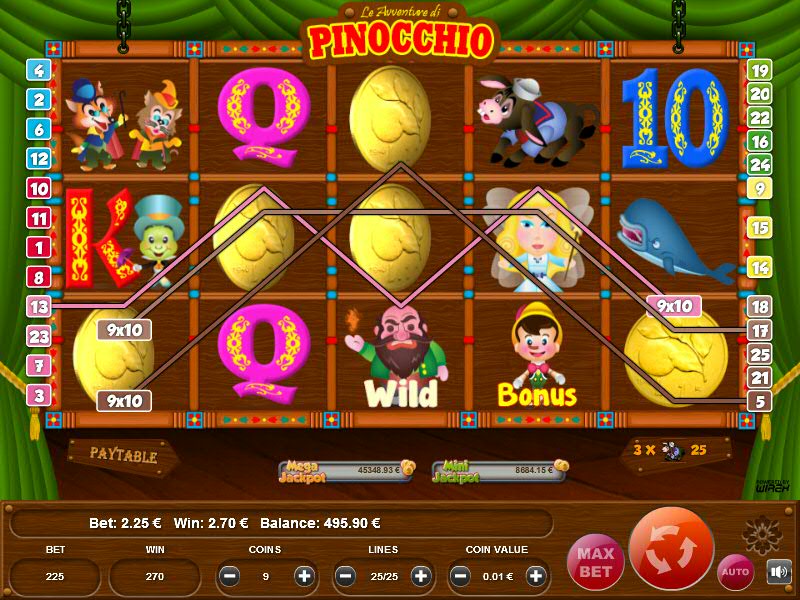This screenshot has height=600, width=800.
Task: Show payline 17 marker
Action: 760,330
